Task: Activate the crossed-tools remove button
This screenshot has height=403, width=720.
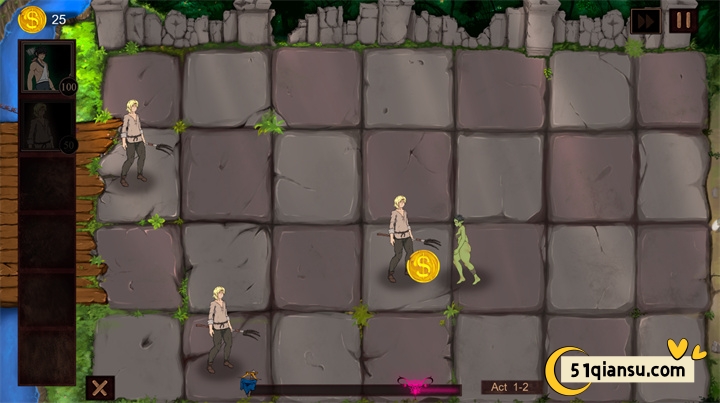Action: point(99,388)
